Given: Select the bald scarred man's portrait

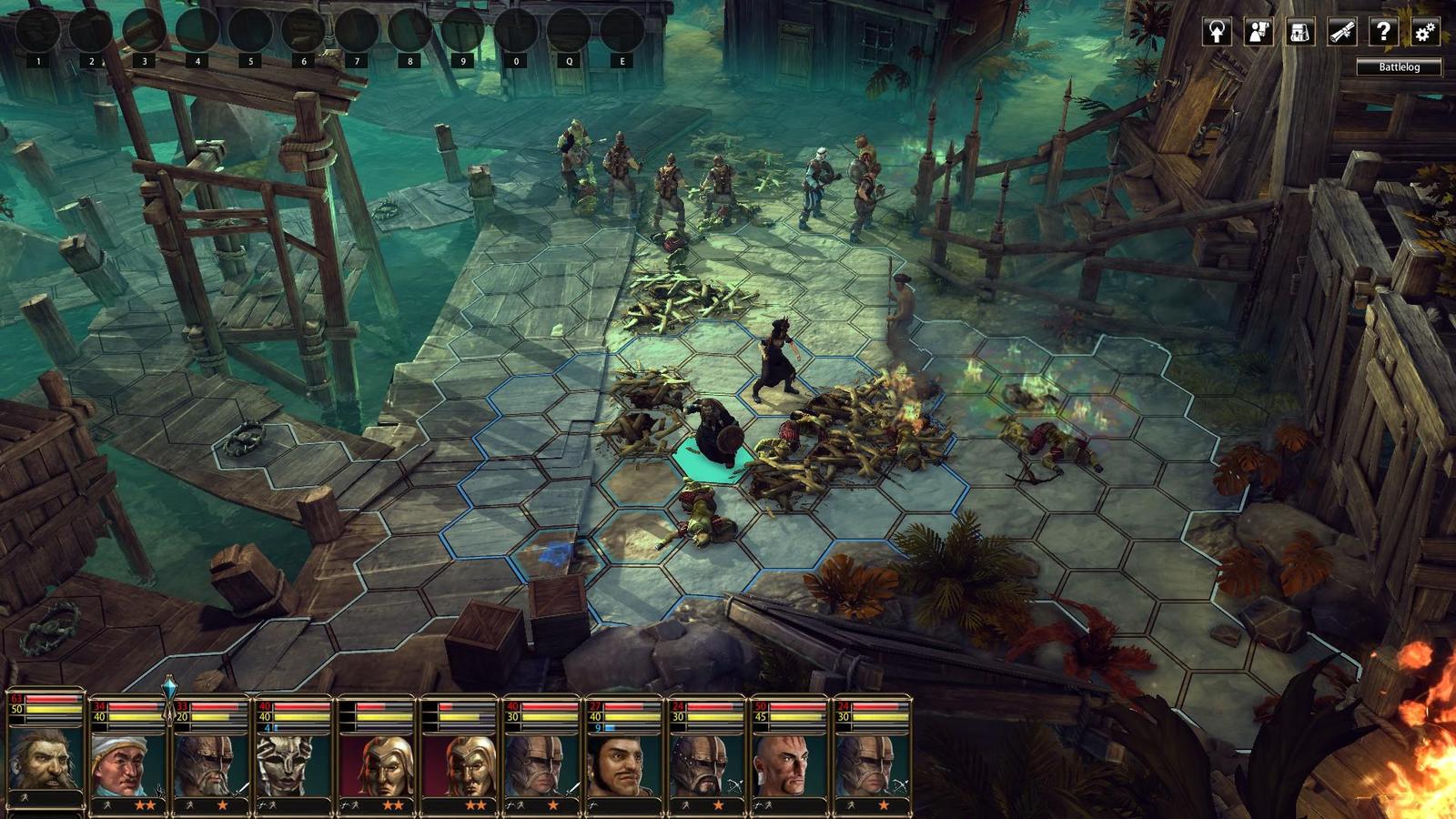Looking at the screenshot, I should 787,763.
